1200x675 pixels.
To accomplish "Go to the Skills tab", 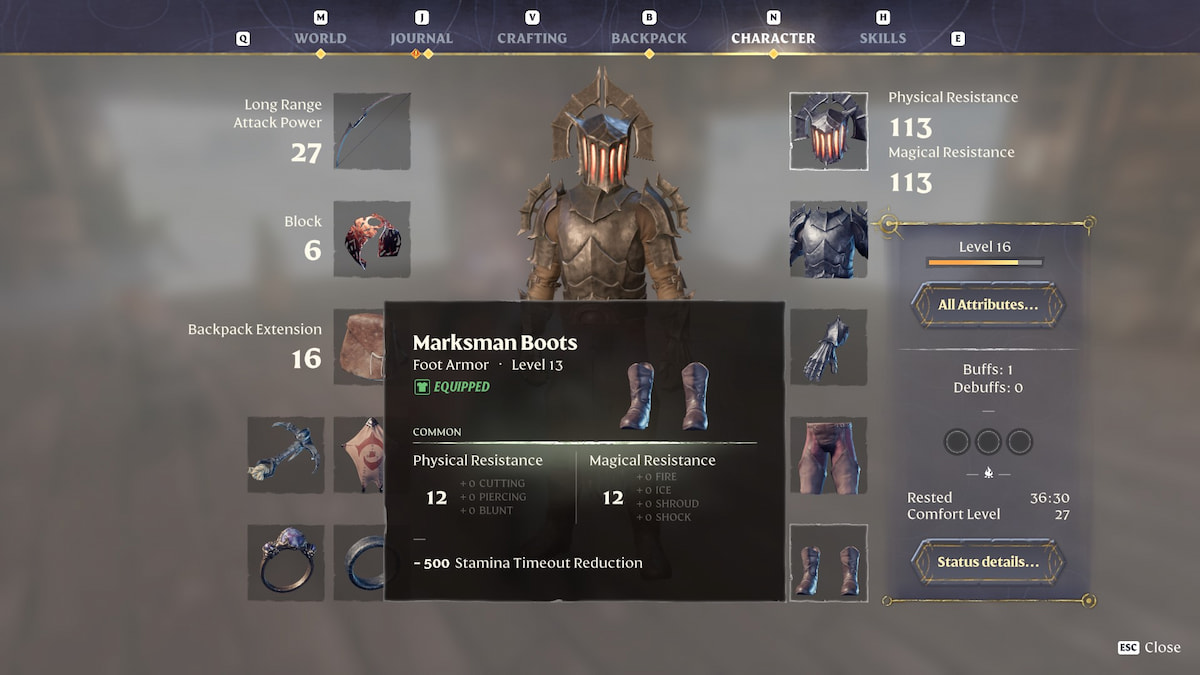I will 883,38.
